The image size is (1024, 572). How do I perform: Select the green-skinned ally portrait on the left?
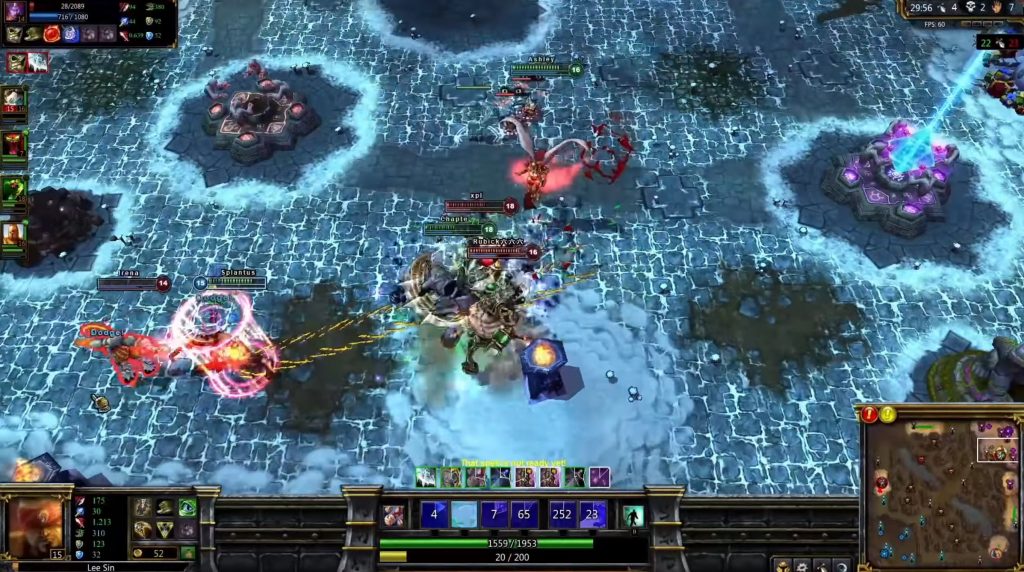tap(14, 190)
